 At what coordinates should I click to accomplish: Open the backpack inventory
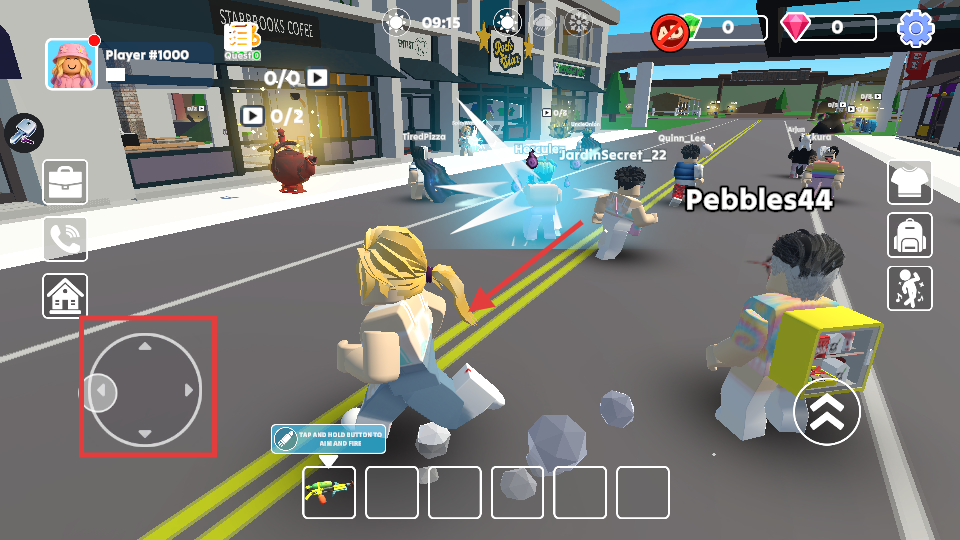909,235
